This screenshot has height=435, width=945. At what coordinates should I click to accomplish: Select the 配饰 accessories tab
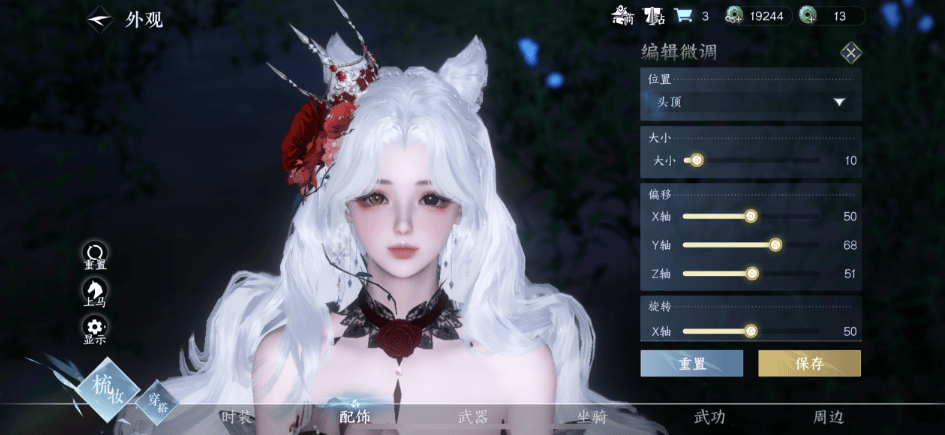pos(355,416)
